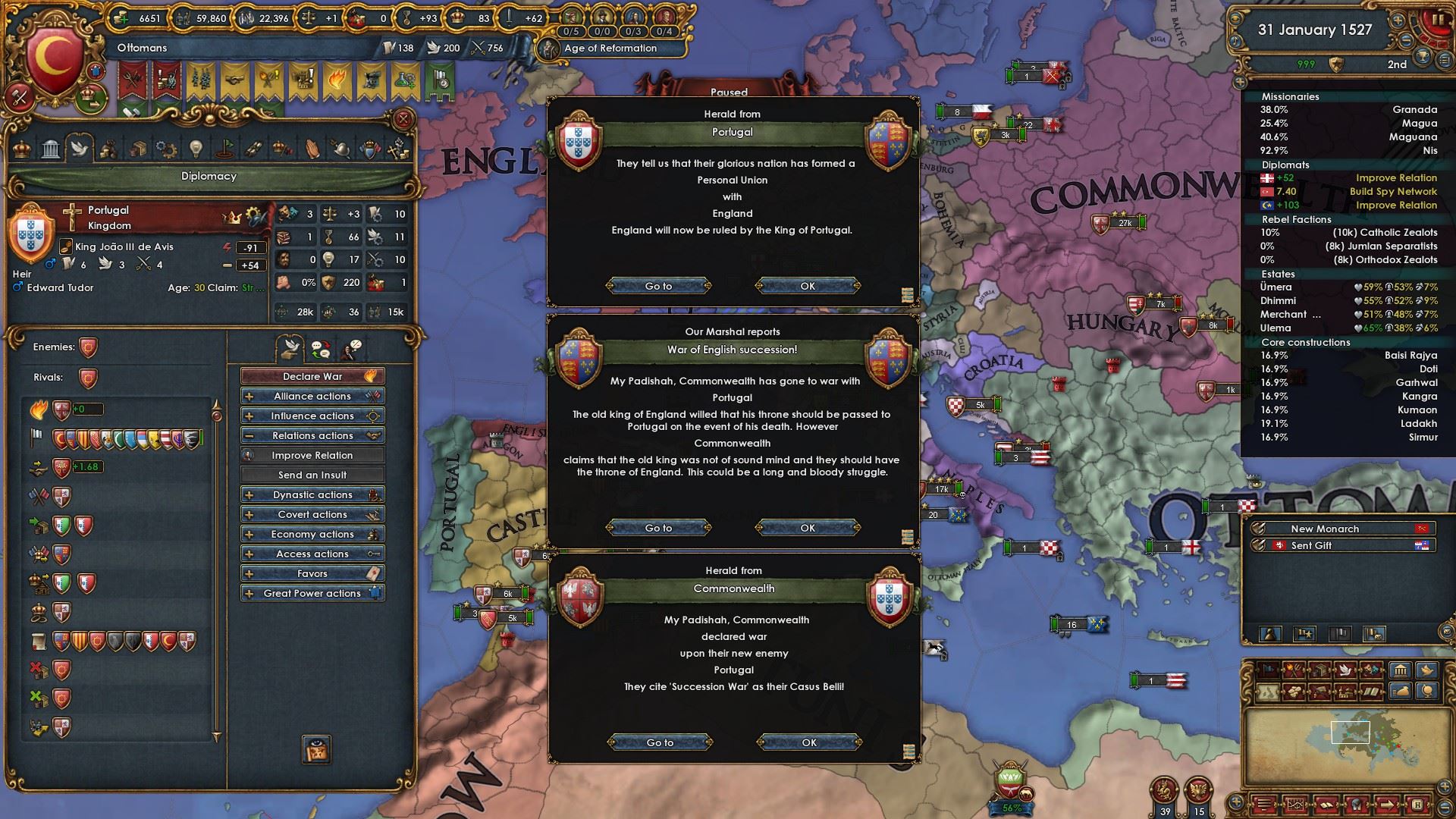1456x819 pixels.
Task: Confirm the War of English succession report
Action: pos(808,528)
